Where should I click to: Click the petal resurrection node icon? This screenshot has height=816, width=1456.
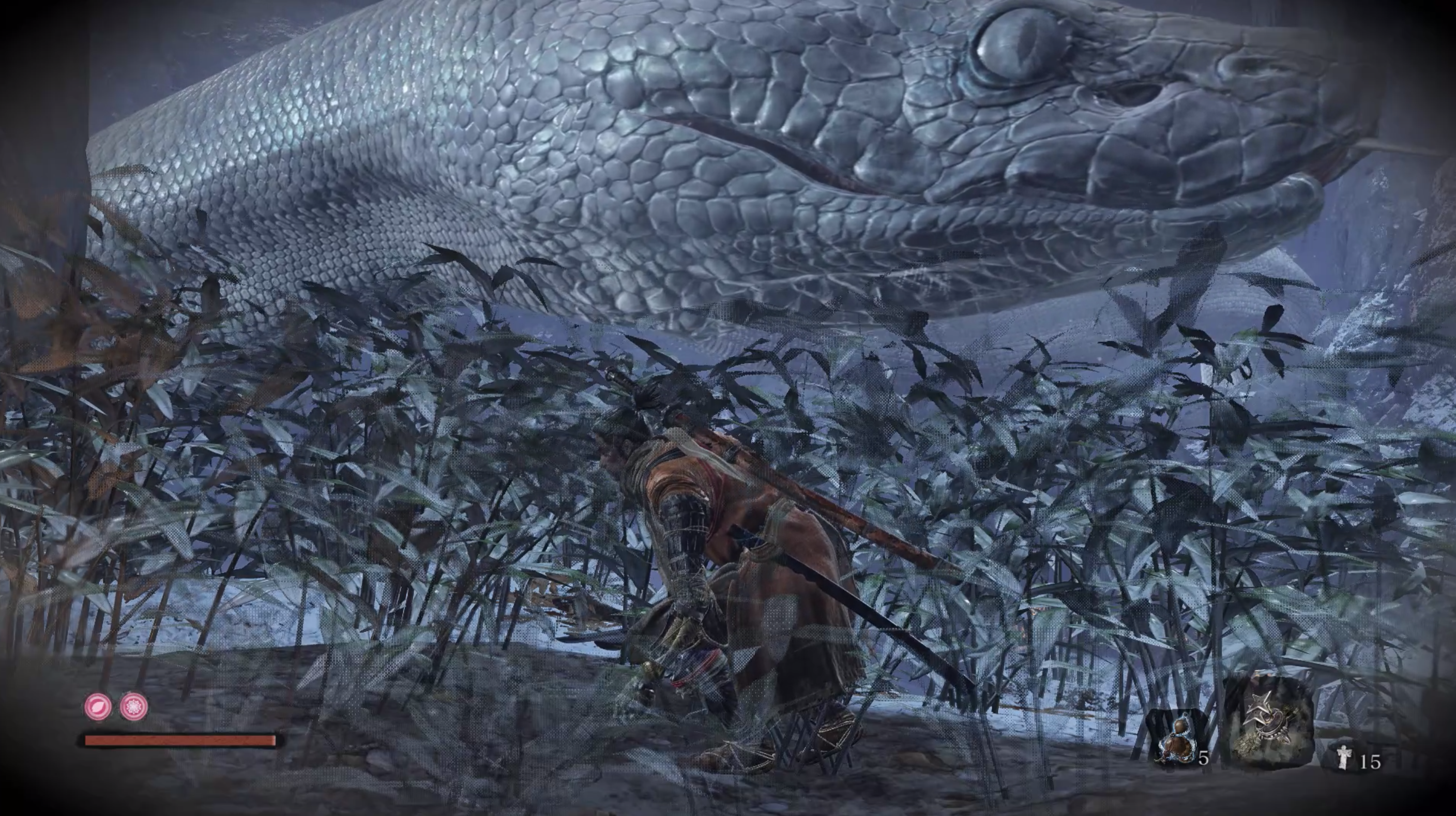pos(98,706)
